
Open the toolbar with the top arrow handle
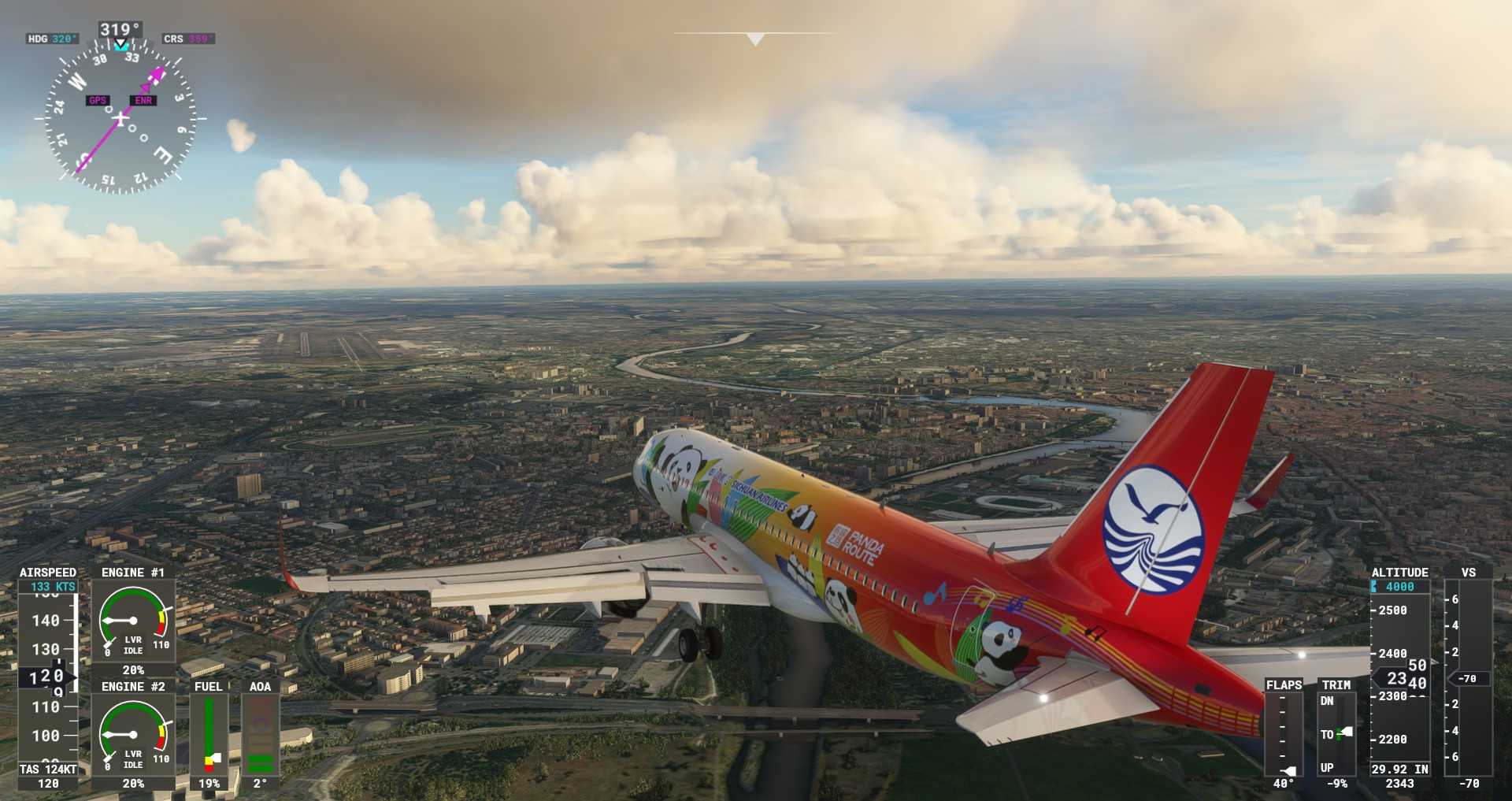tap(755, 39)
